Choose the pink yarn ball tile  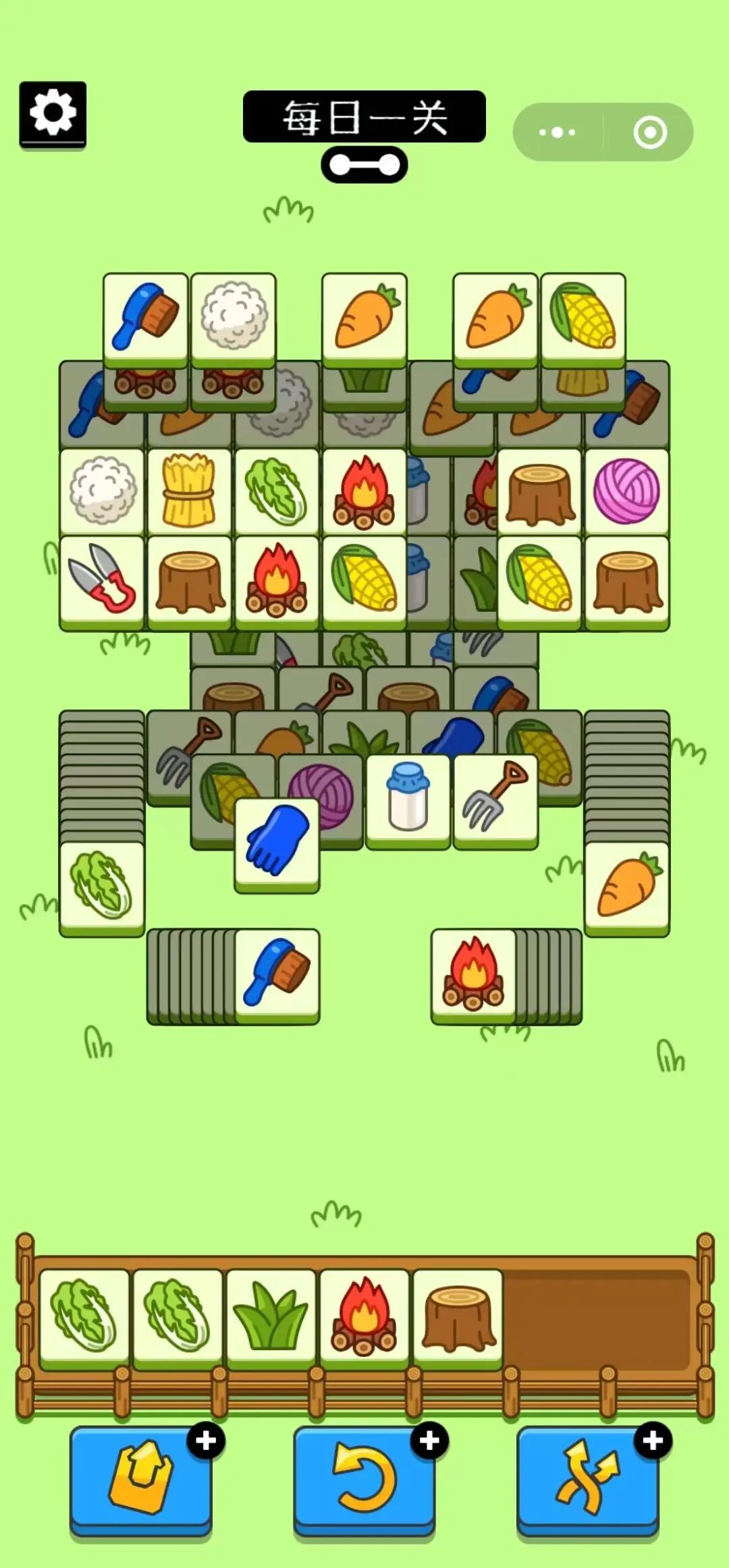point(626,491)
